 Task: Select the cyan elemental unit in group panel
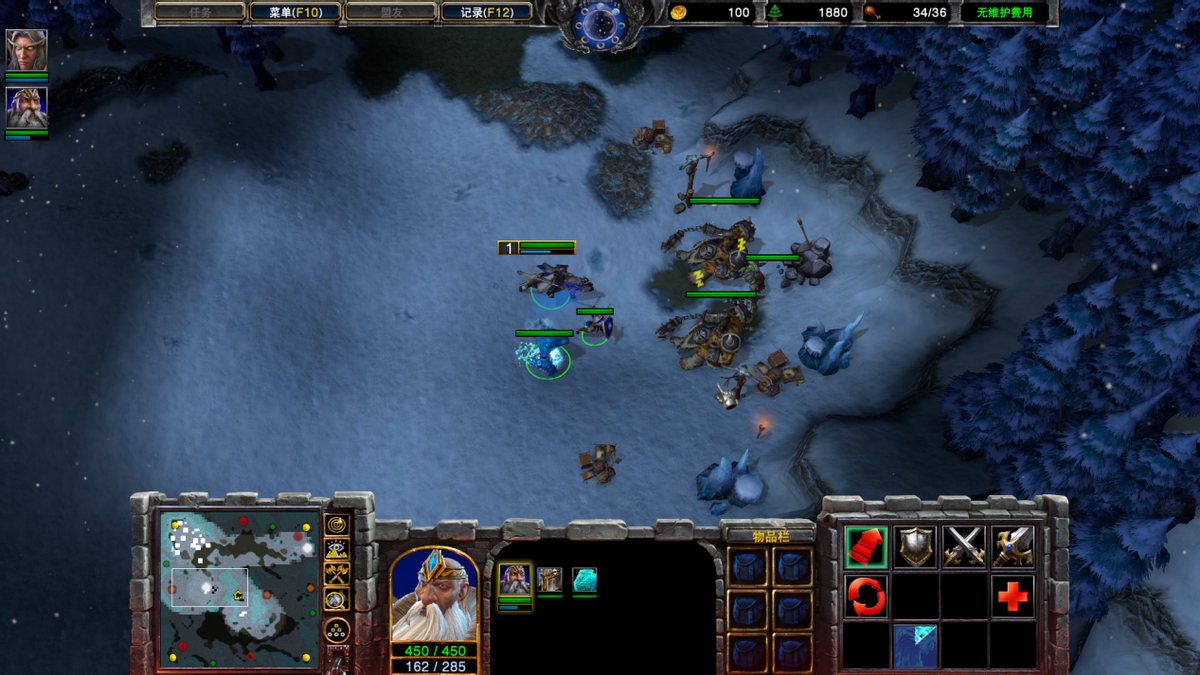585,580
